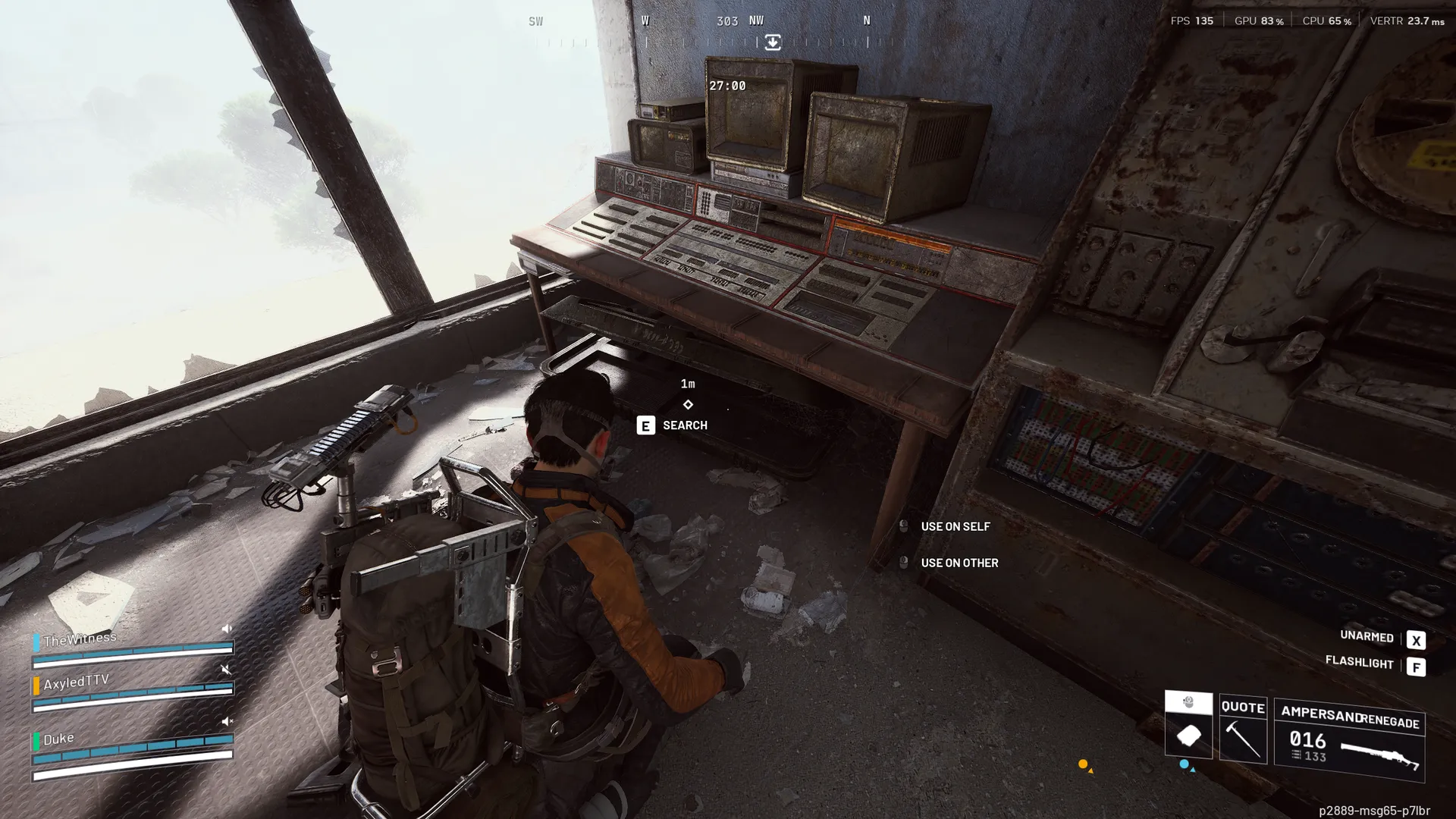Select teammate Duke in squad list
The width and height of the screenshot is (1456, 819).
point(58,739)
